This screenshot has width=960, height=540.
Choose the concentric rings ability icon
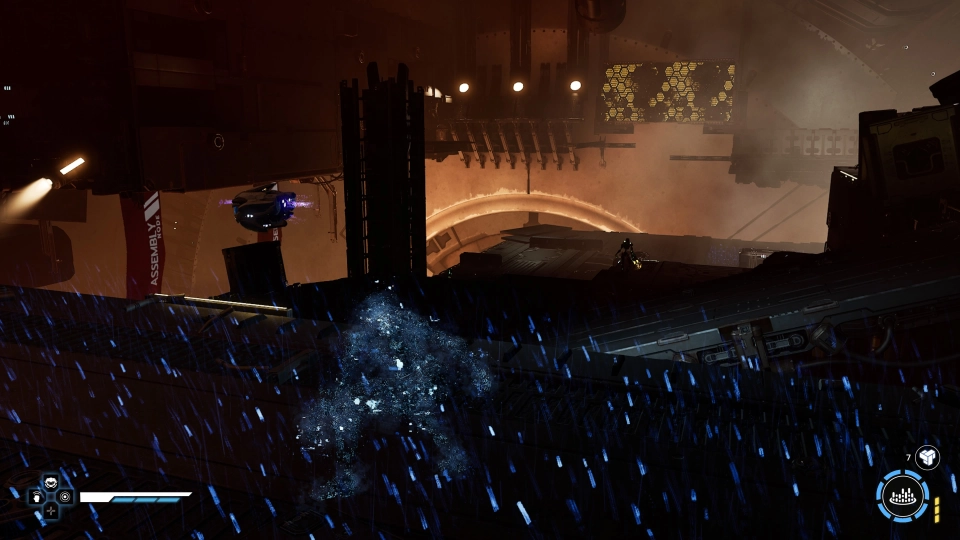[x=65, y=495]
